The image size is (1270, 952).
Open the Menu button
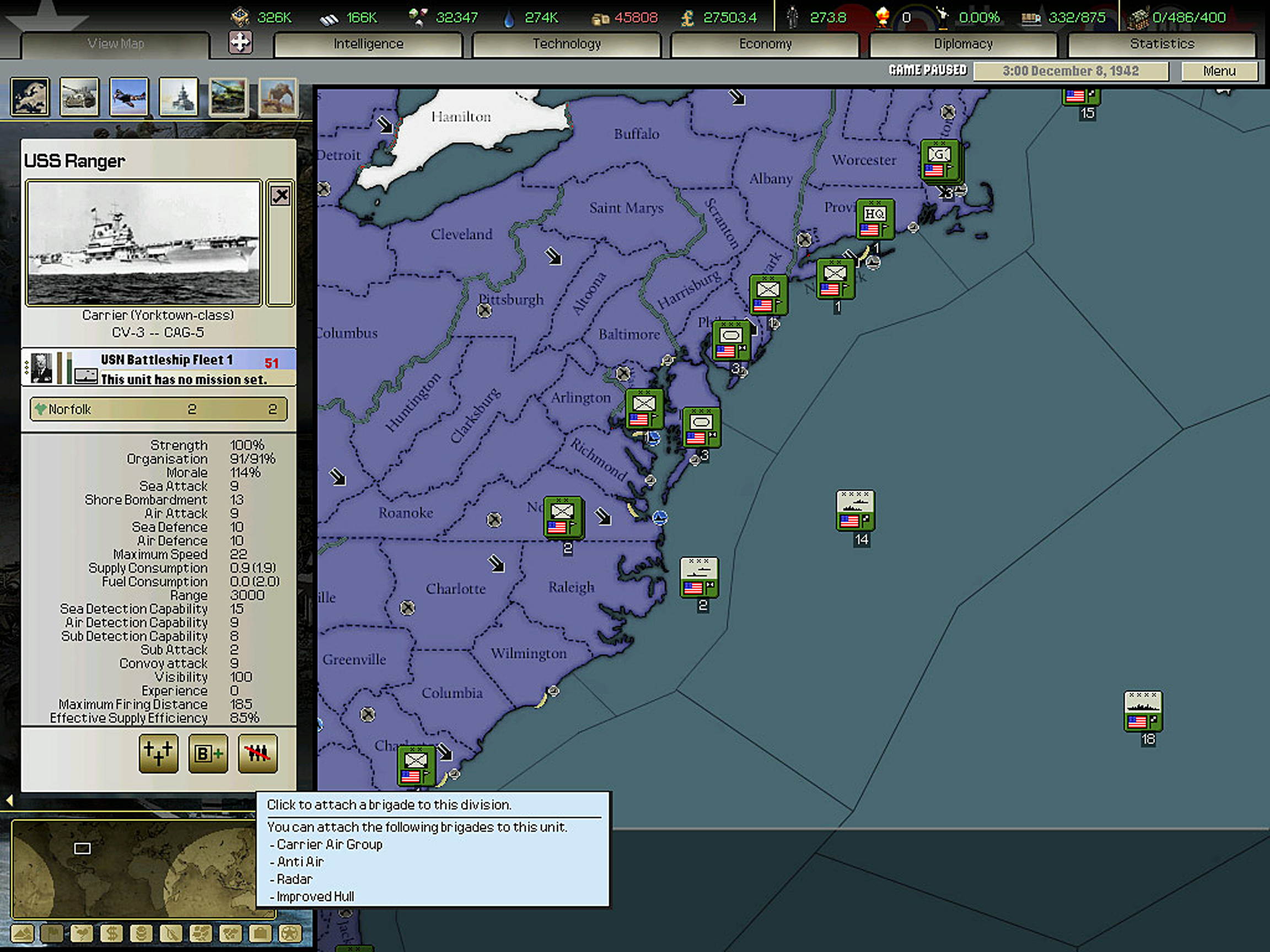click(x=1218, y=71)
